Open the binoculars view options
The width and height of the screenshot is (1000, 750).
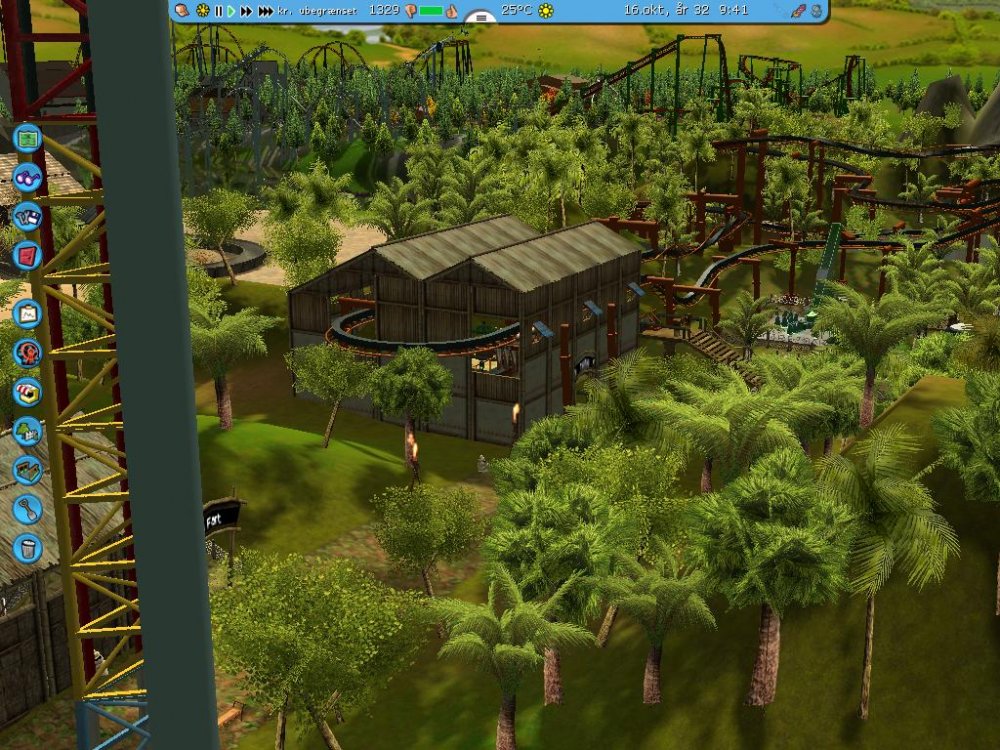pos(27,177)
